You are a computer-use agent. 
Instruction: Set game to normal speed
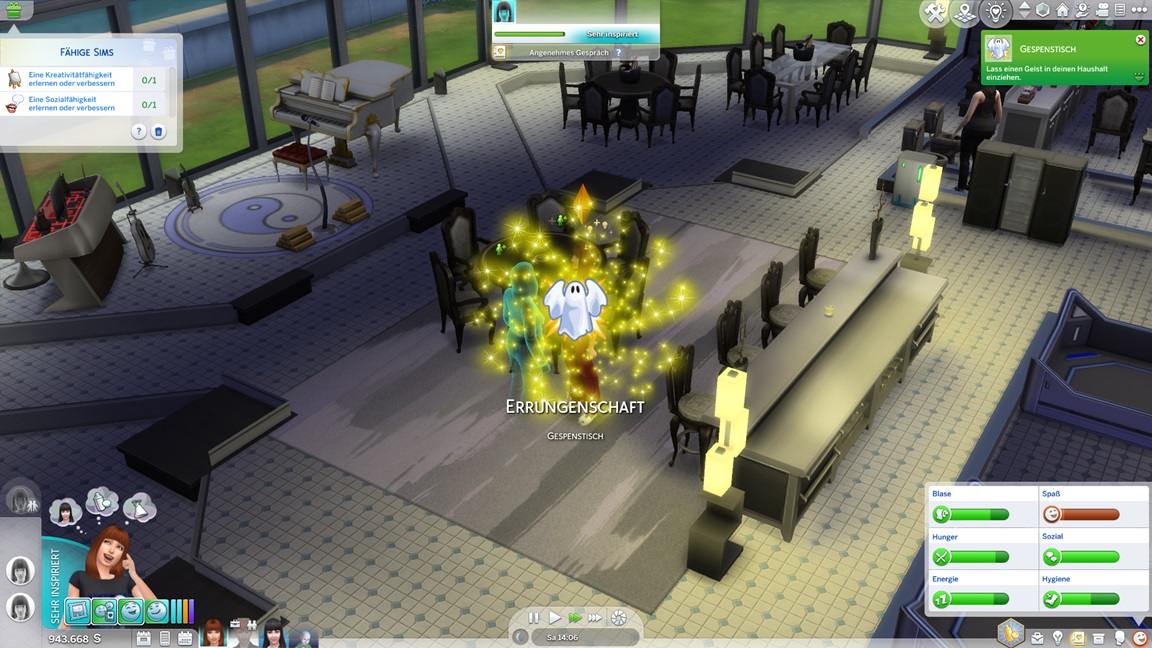coord(555,618)
